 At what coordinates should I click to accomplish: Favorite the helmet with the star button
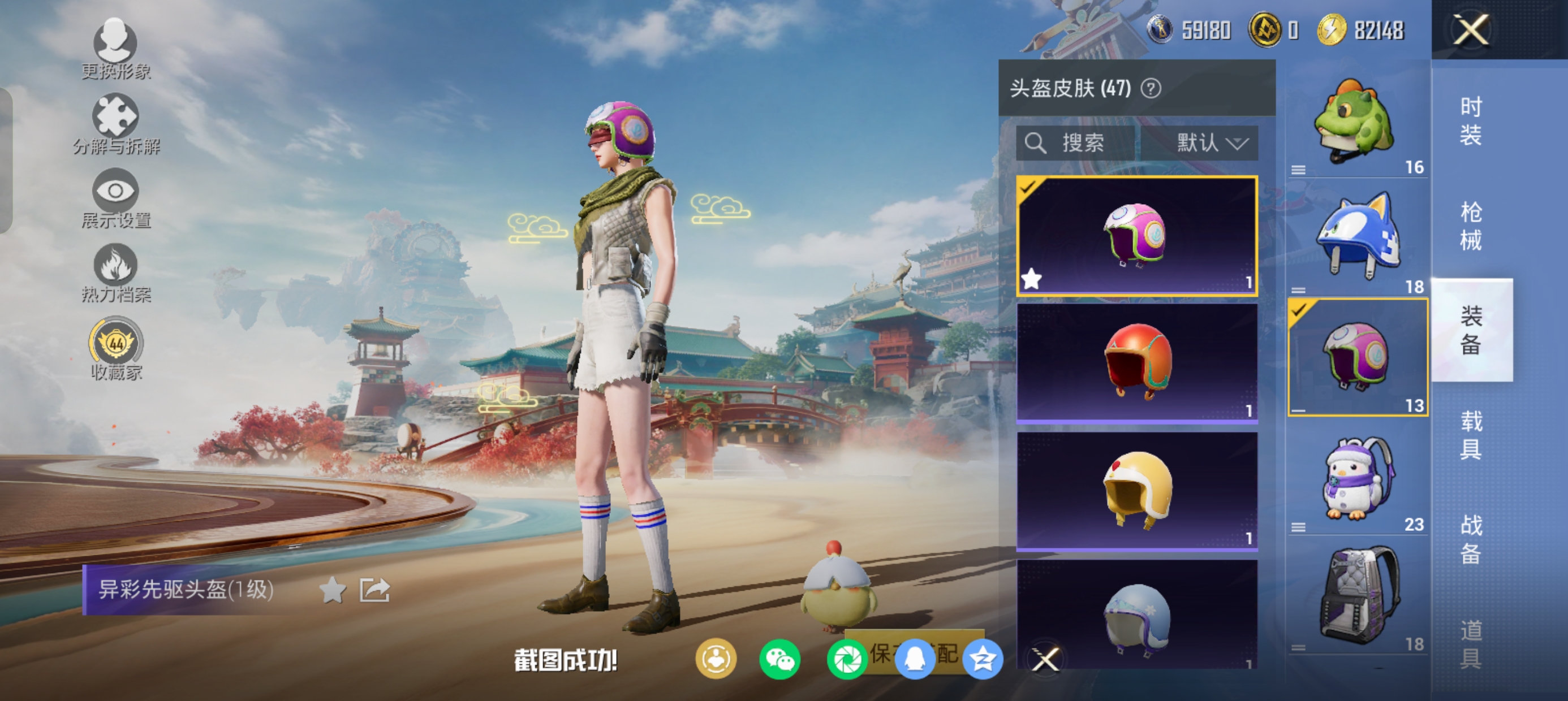pos(333,590)
